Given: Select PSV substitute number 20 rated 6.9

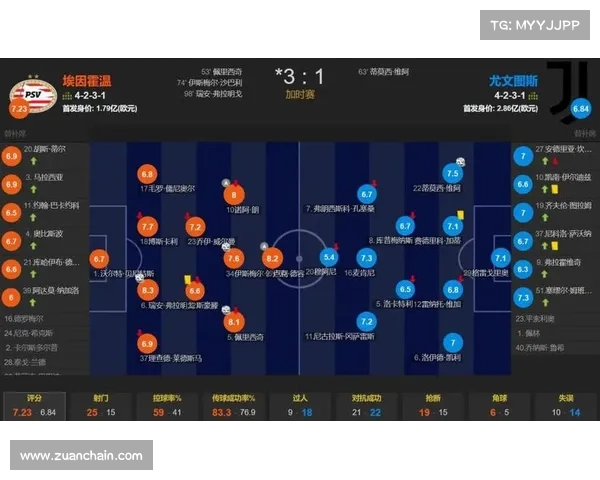Looking at the screenshot, I should pos(12,156).
